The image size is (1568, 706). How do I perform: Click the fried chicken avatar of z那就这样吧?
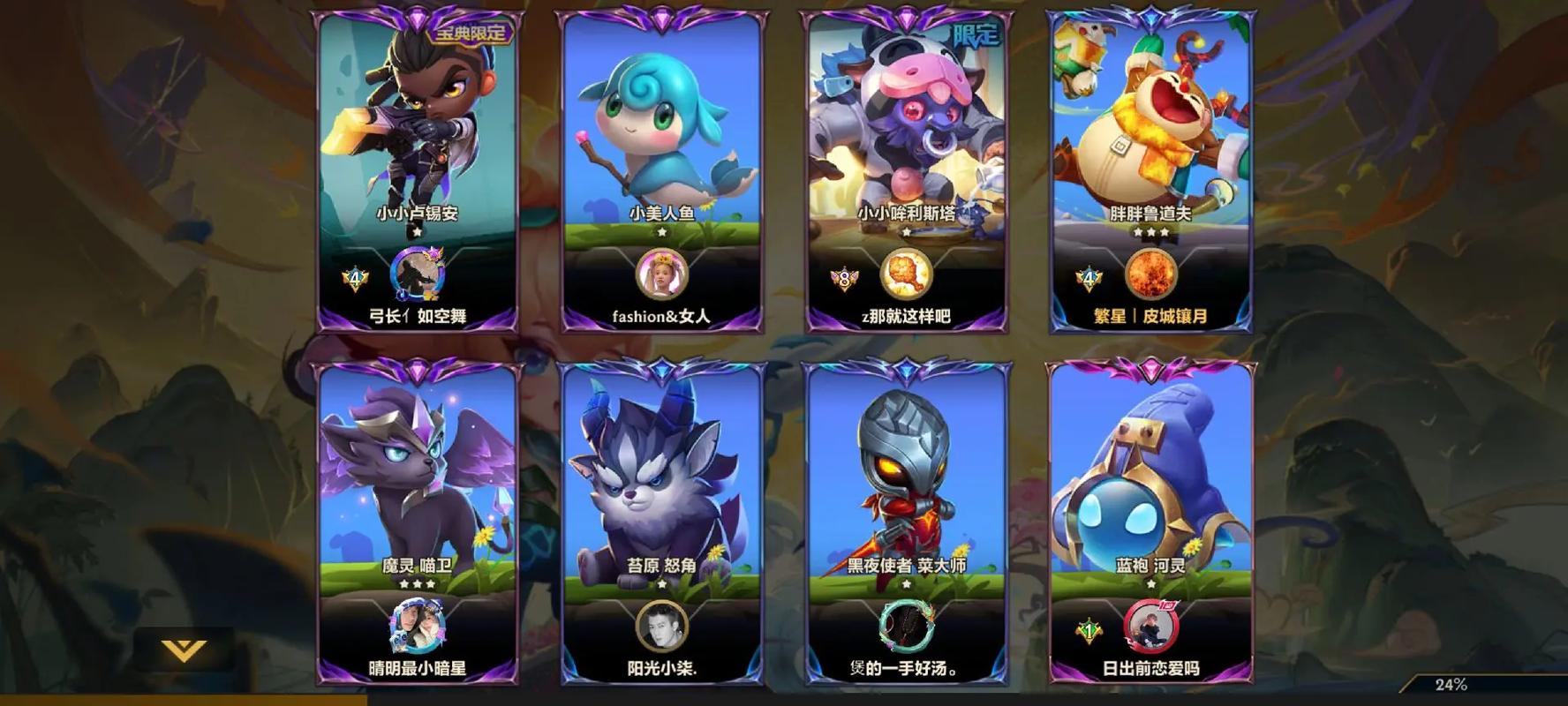pyautogui.click(x=907, y=274)
